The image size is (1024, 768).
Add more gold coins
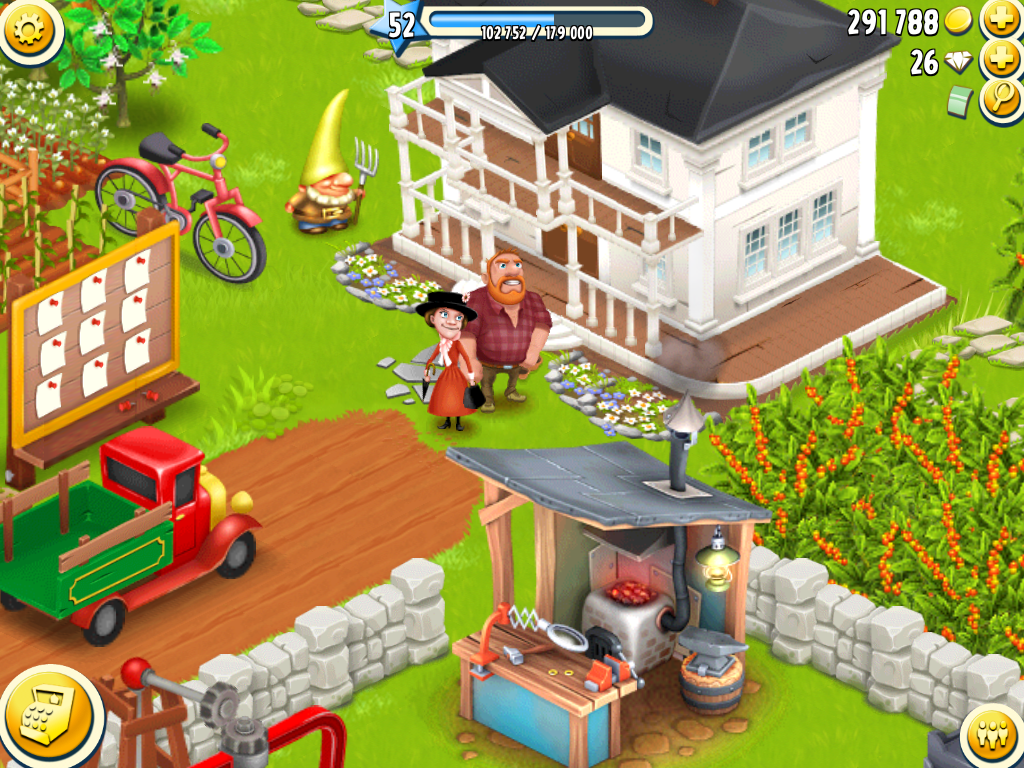pyautogui.click(x=999, y=19)
